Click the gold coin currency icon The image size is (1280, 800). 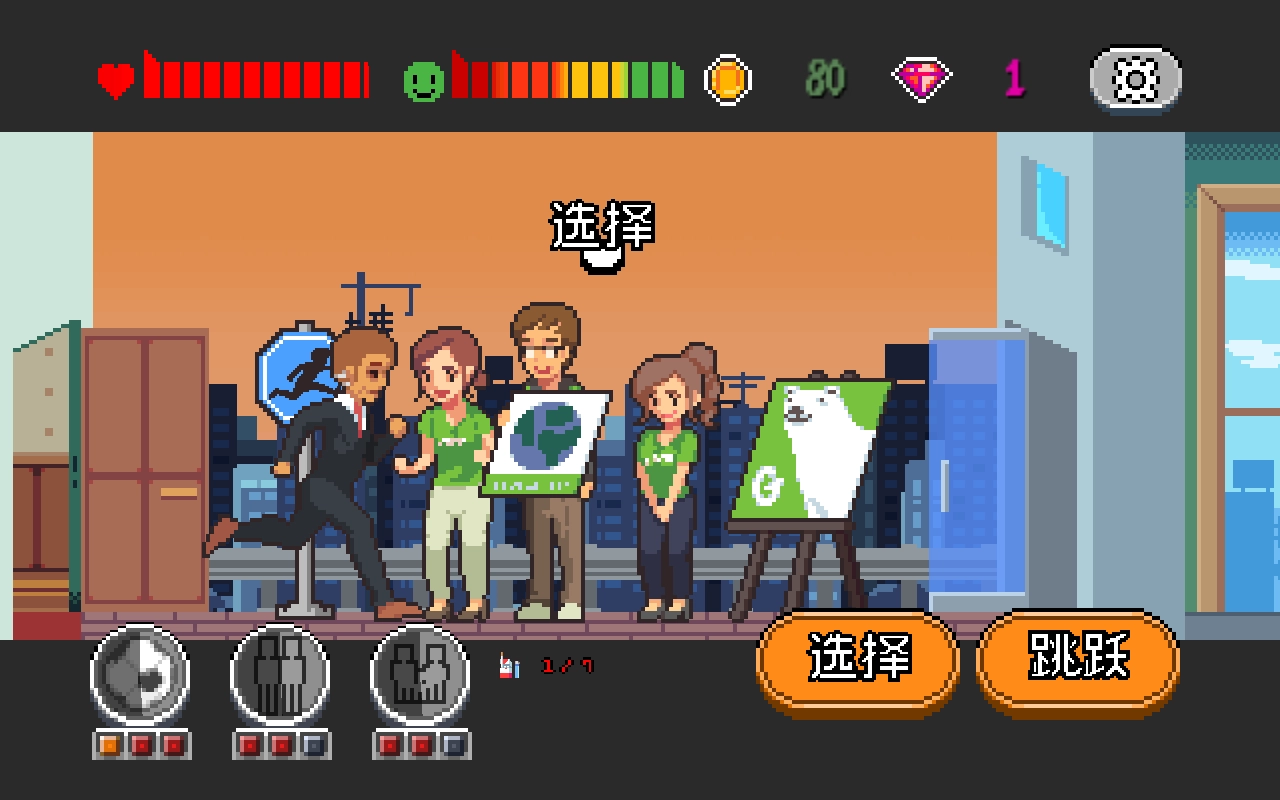coord(728,79)
